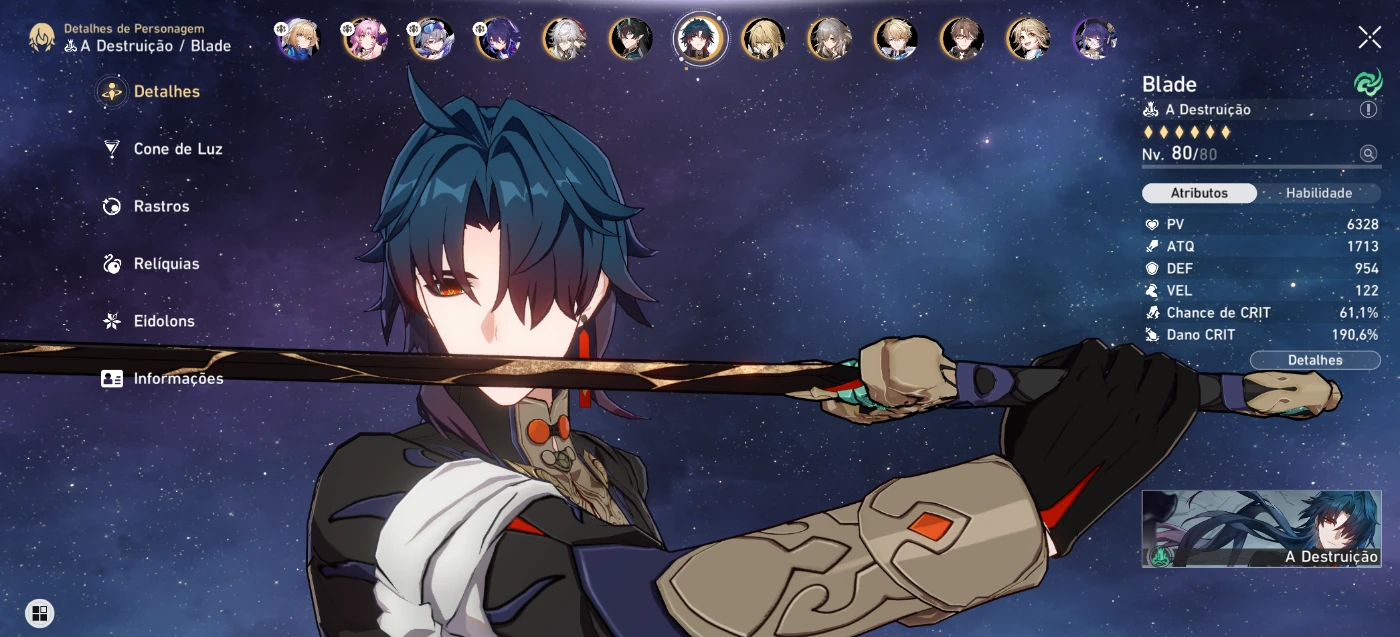Open the Cone de Luz section
This screenshot has width=1400, height=637.
[177, 149]
